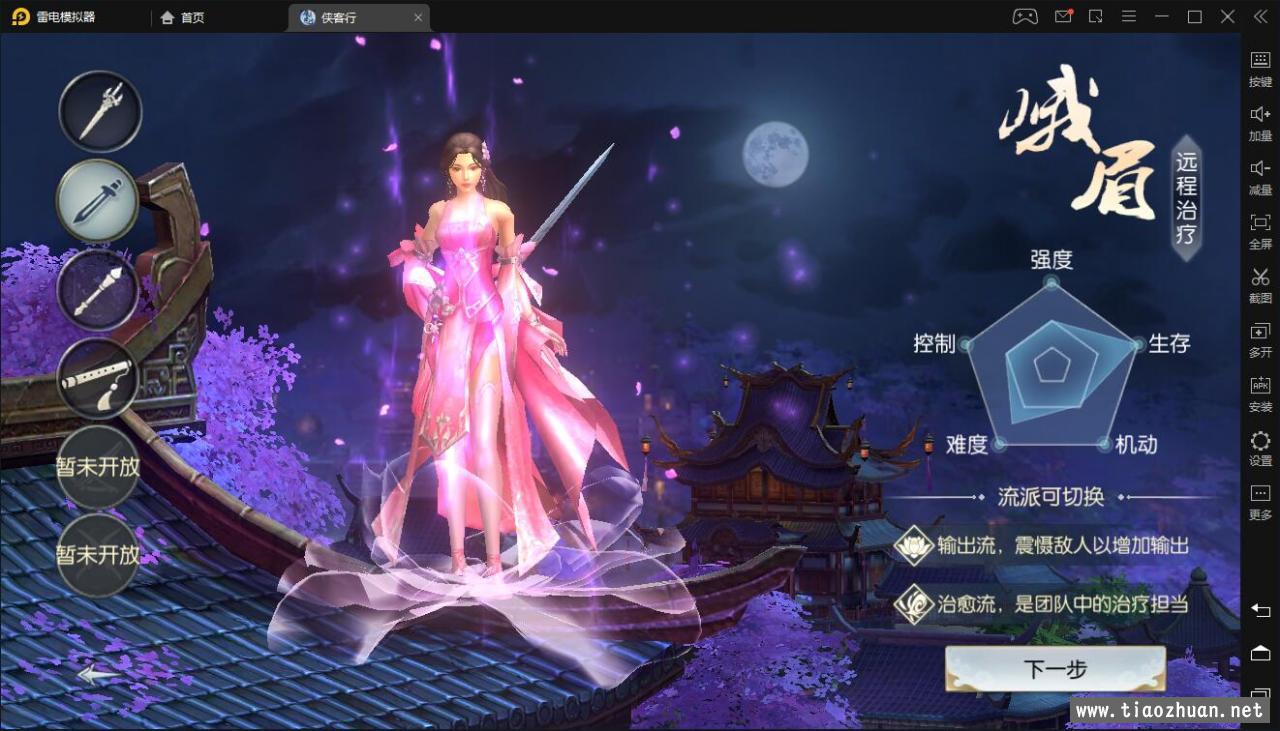The image size is (1280, 731).
Task: Take a screenshot with 截图 tool
Action: [x=1260, y=284]
